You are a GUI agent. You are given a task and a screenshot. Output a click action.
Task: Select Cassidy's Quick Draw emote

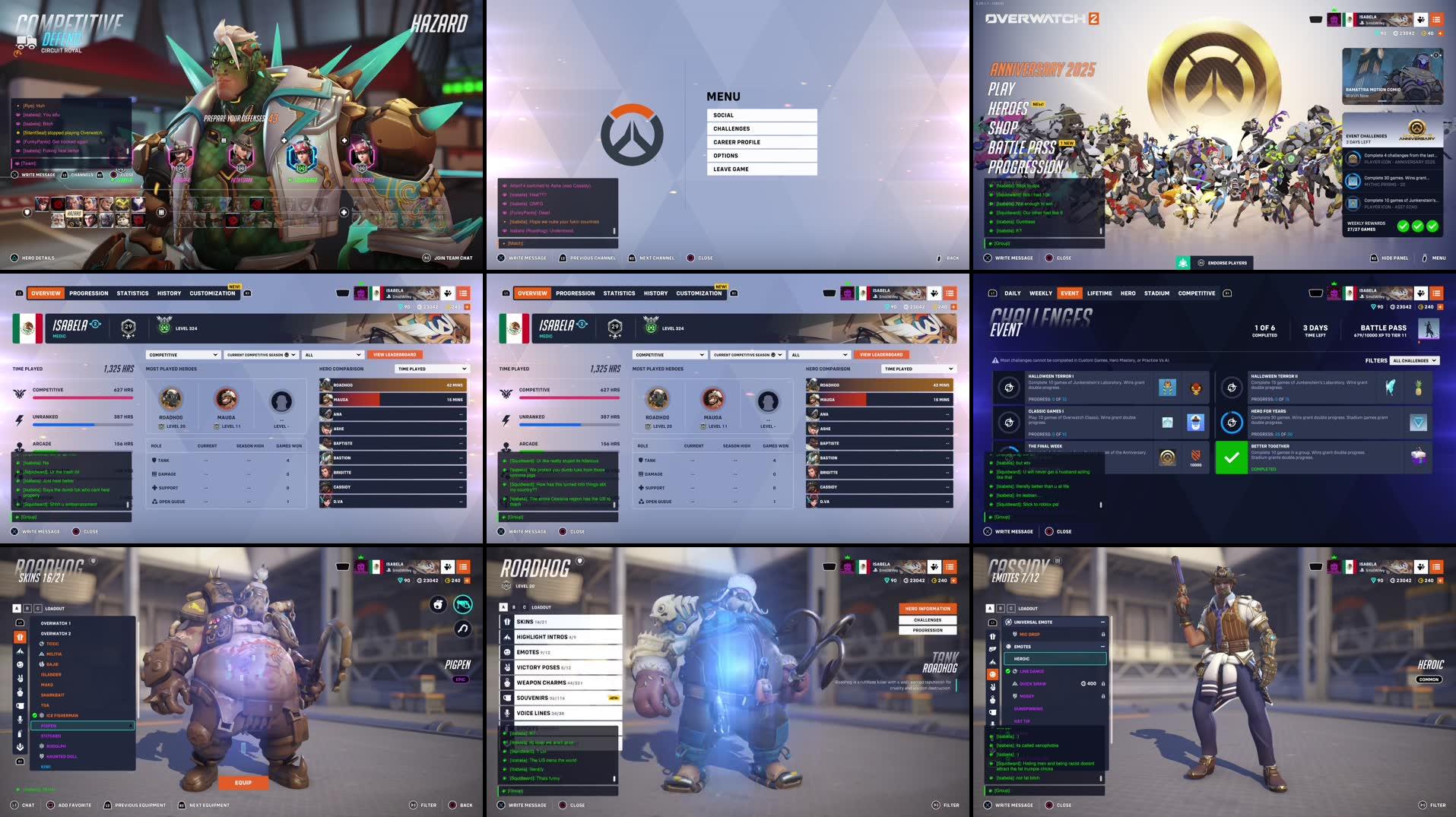coord(1033,684)
